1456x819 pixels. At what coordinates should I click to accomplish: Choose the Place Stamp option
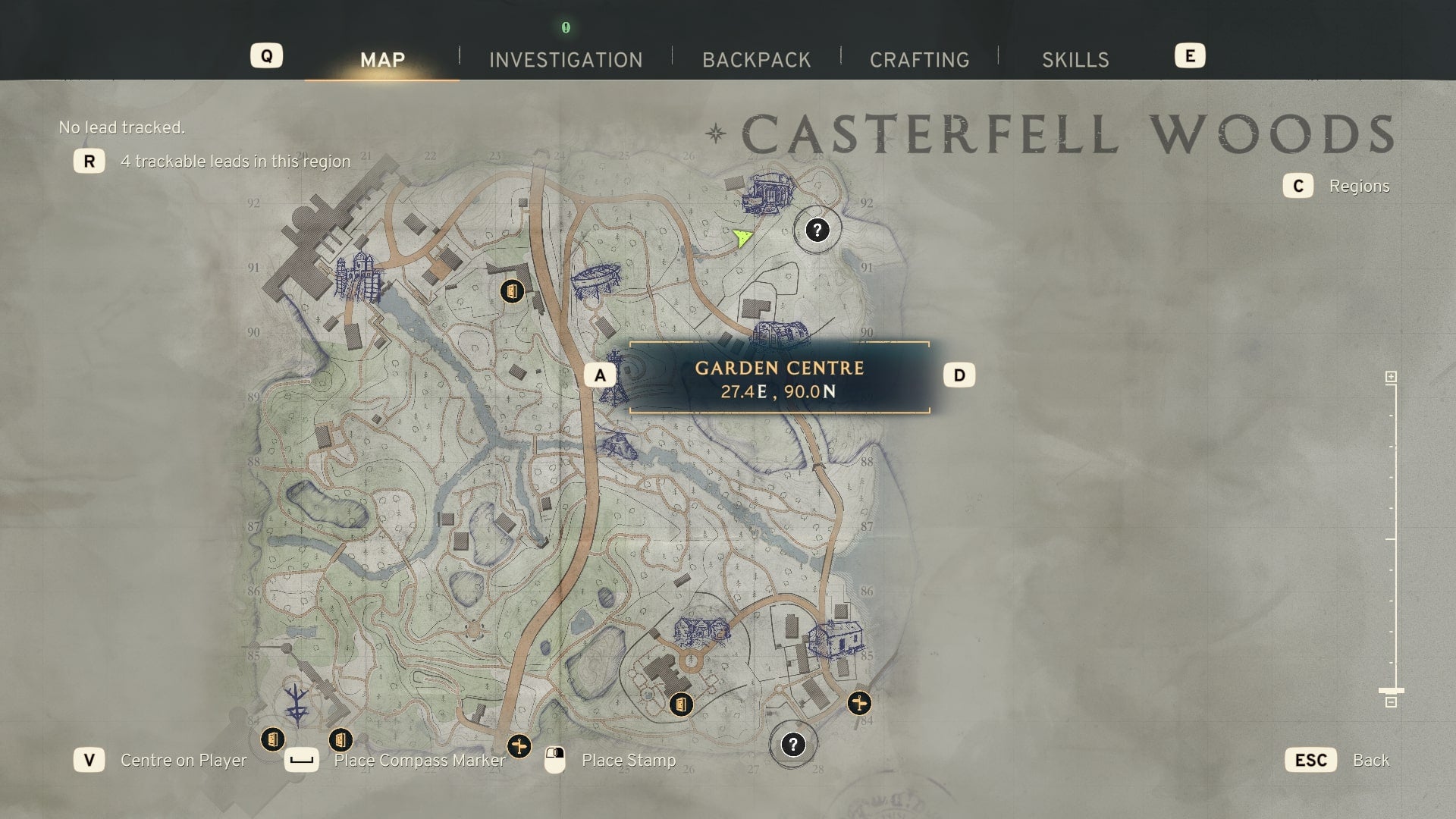[x=628, y=761]
